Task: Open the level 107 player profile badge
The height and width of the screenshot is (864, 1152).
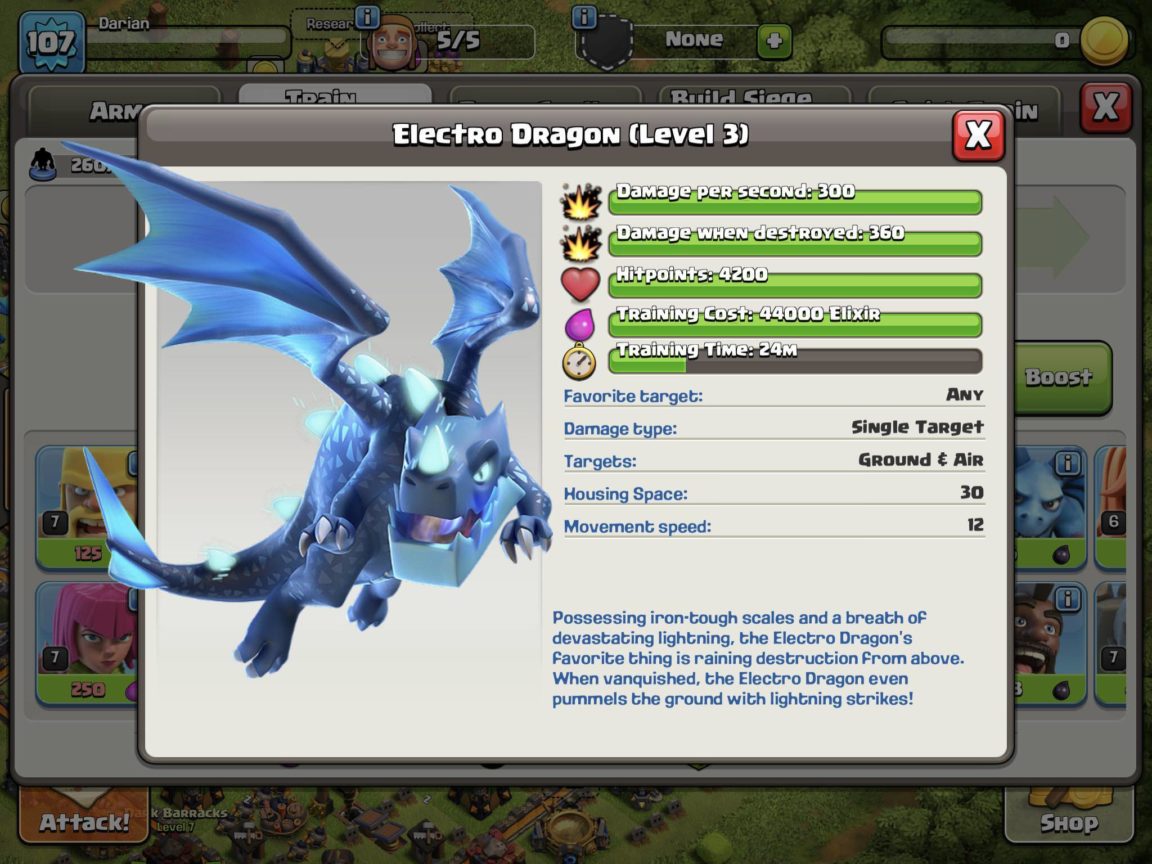Action: click(x=51, y=42)
